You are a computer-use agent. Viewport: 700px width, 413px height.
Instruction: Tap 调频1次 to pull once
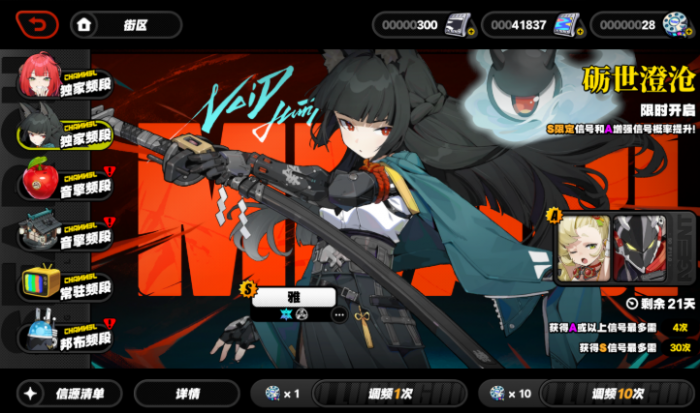[x=390, y=393]
